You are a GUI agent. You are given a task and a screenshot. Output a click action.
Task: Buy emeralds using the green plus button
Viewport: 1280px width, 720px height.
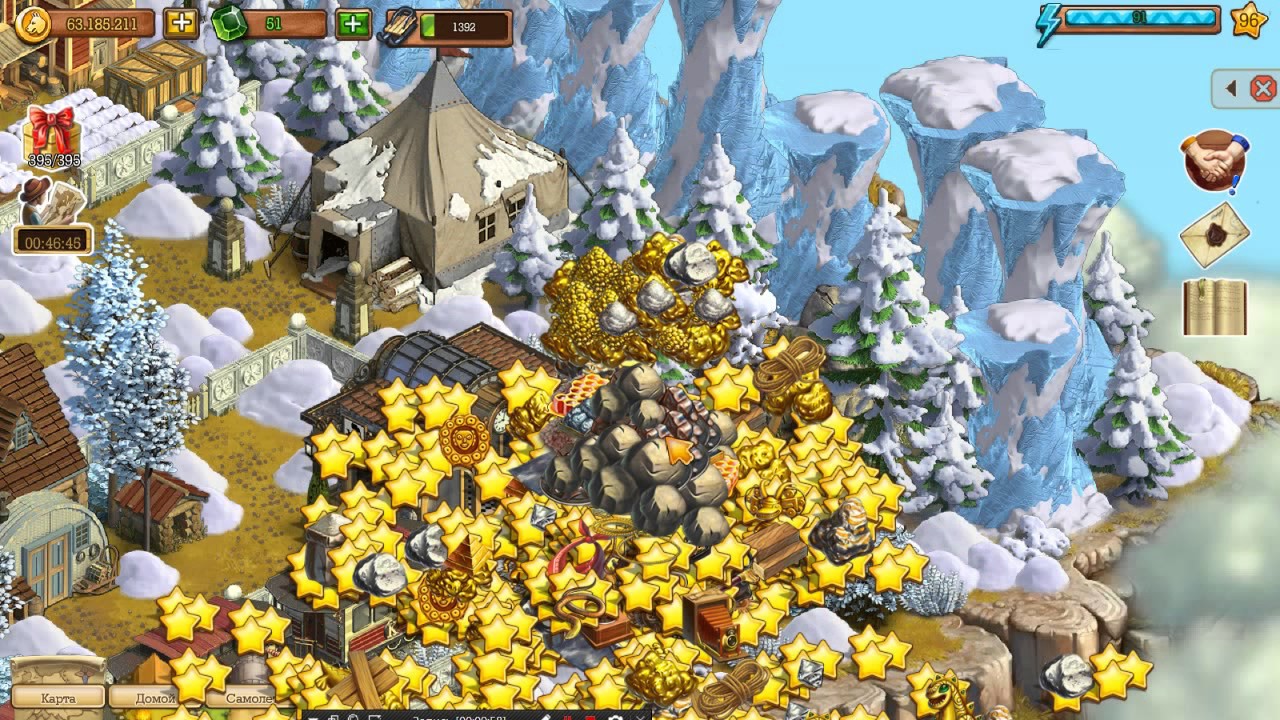tap(353, 23)
